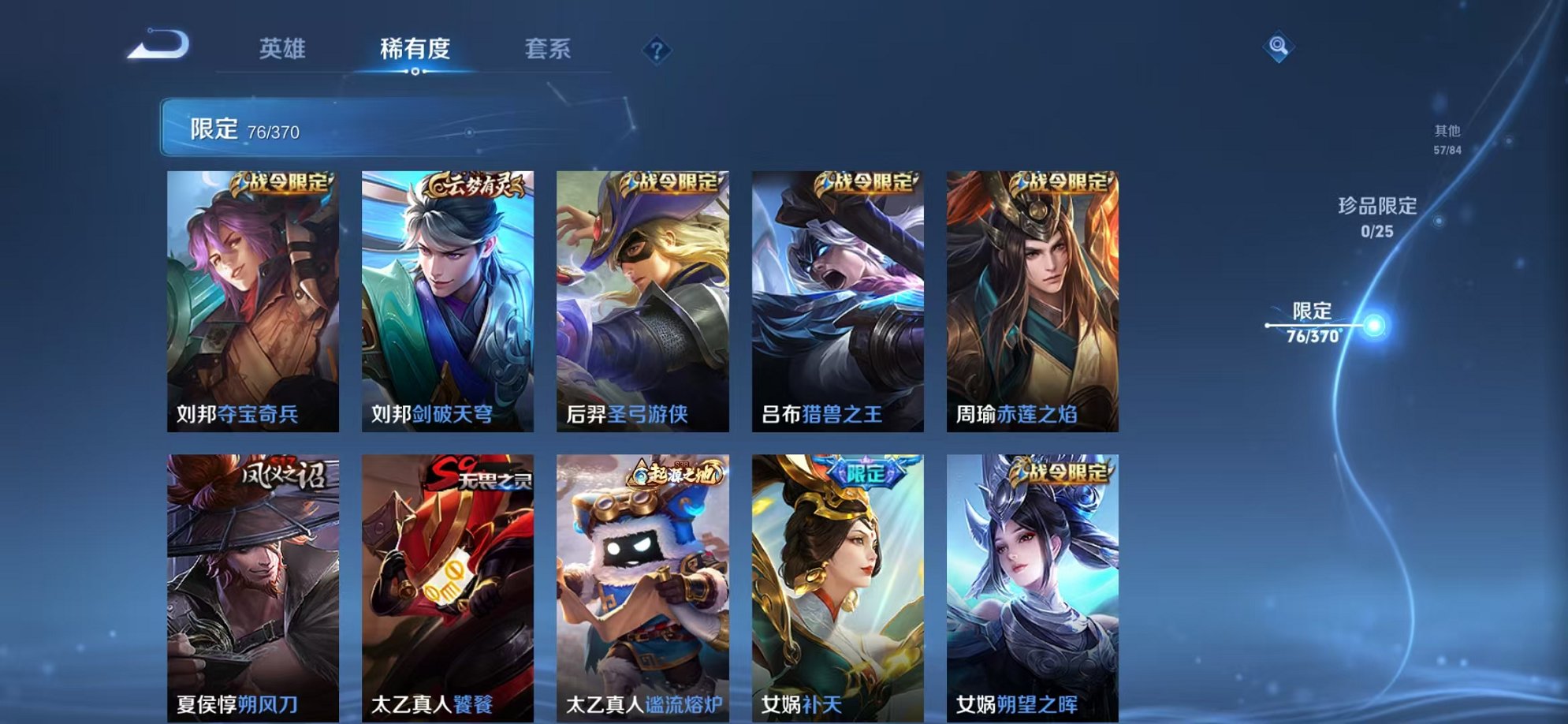
Task: Select the 稀有度 tab
Action: 416,49
